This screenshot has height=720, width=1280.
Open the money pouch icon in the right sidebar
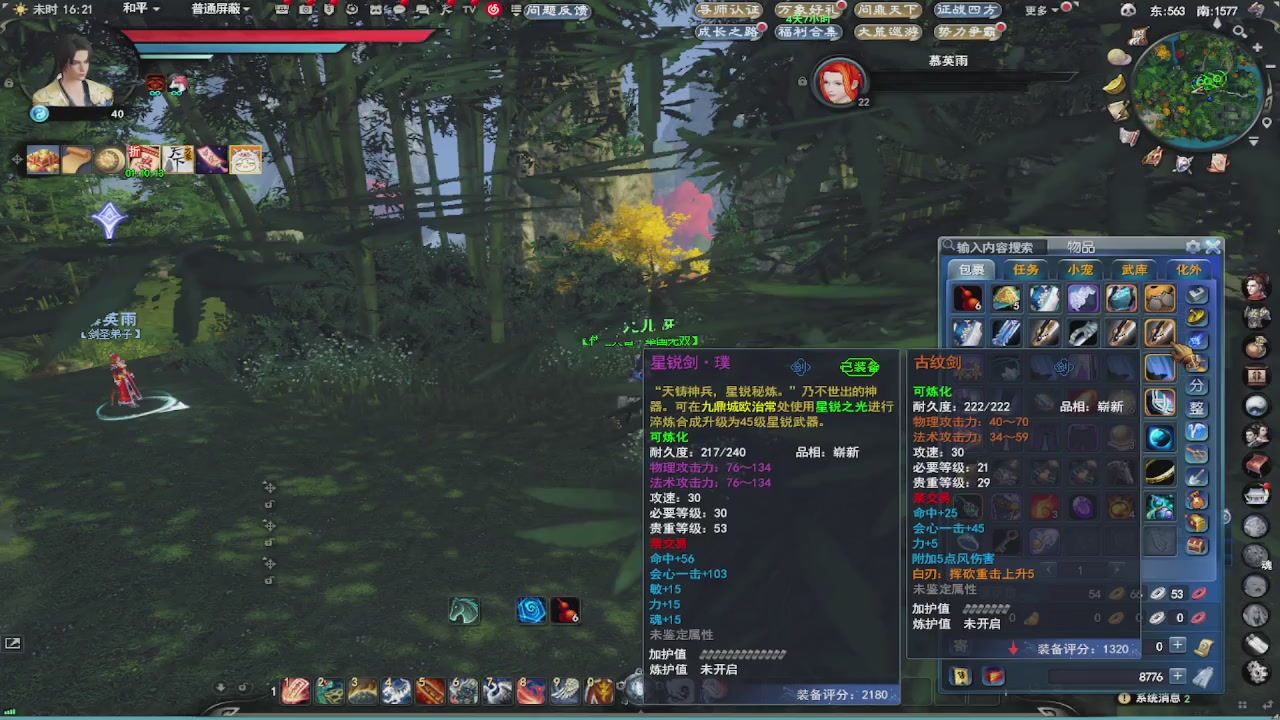1256,347
